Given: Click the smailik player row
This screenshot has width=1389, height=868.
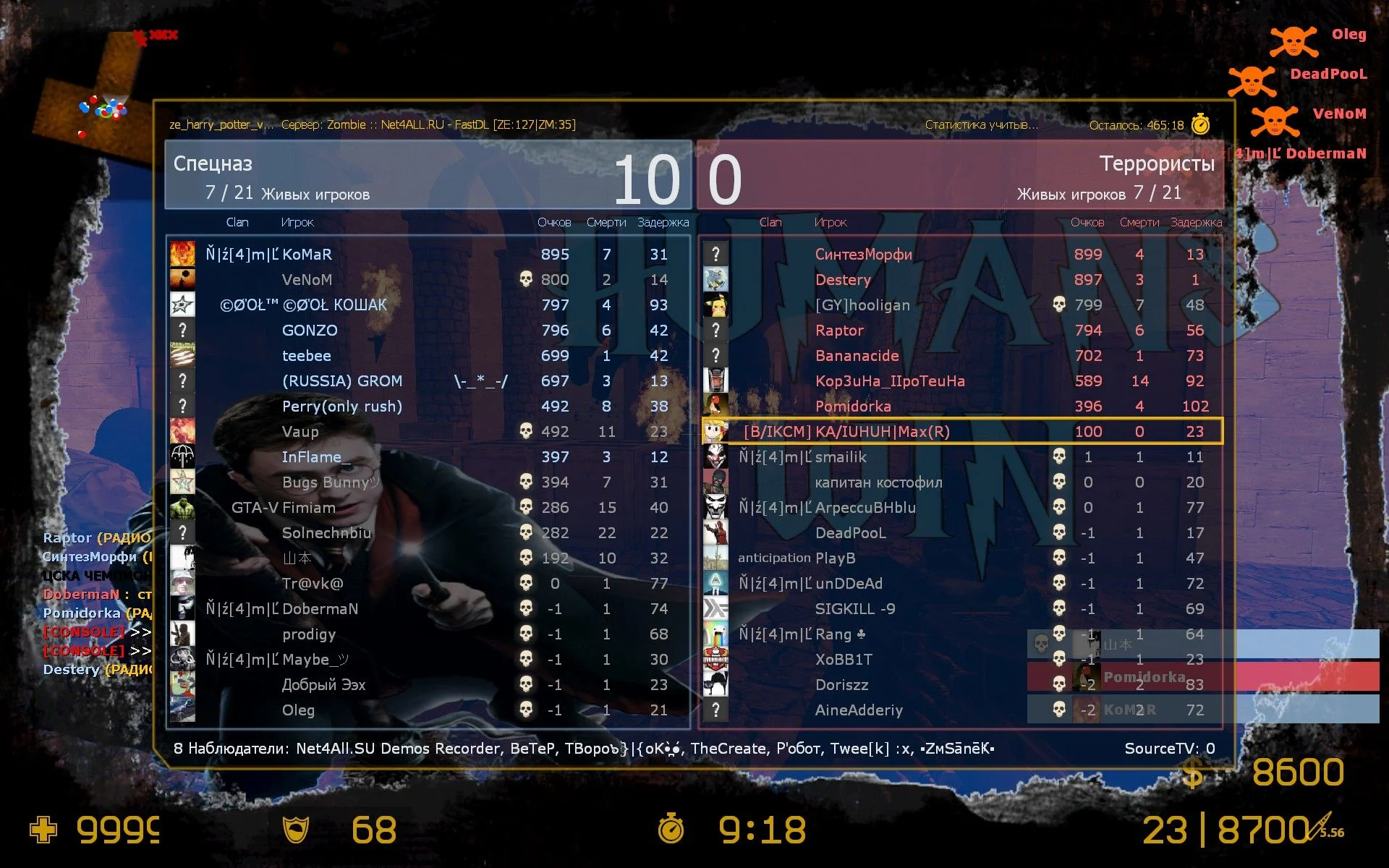Looking at the screenshot, I should click(x=841, y=457).
